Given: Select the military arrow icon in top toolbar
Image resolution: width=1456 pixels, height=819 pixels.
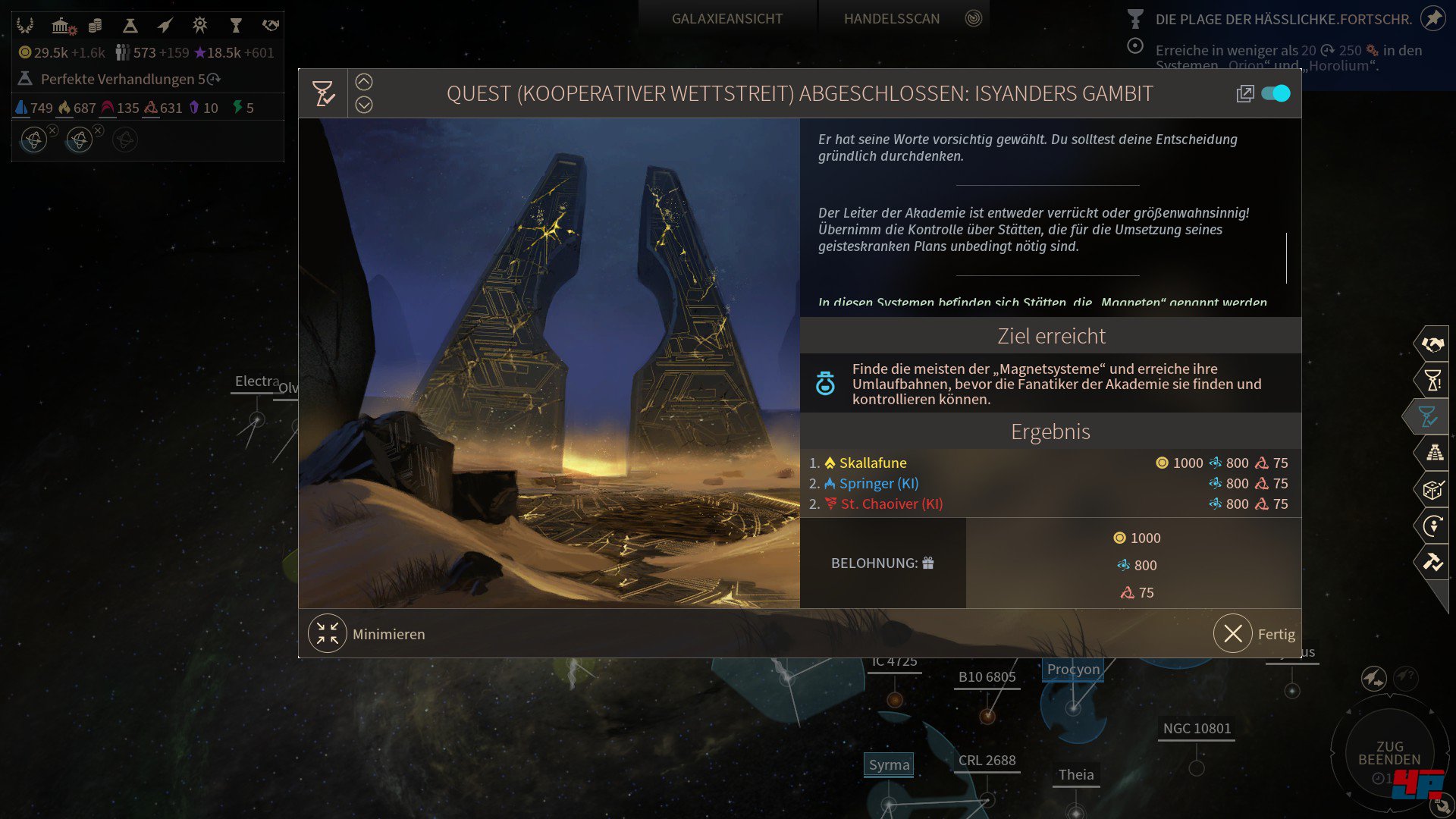Looking at the screenshot, I should click(x=164, y=25).
